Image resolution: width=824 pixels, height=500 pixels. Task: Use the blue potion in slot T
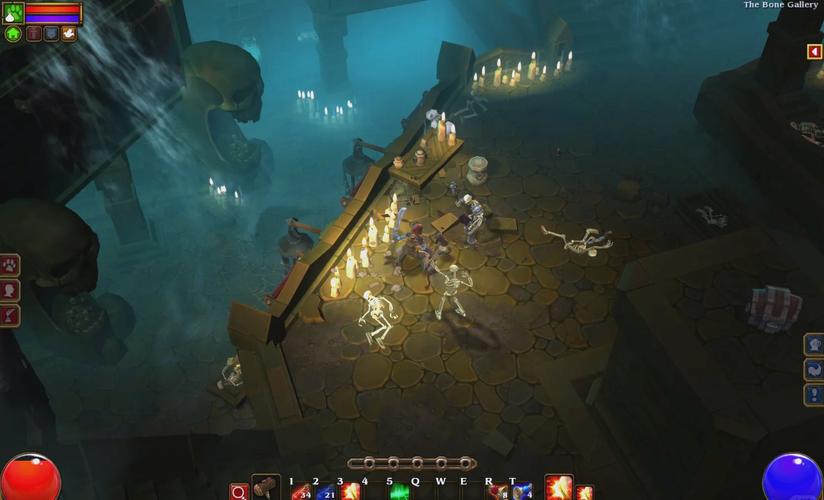[521, 491]
